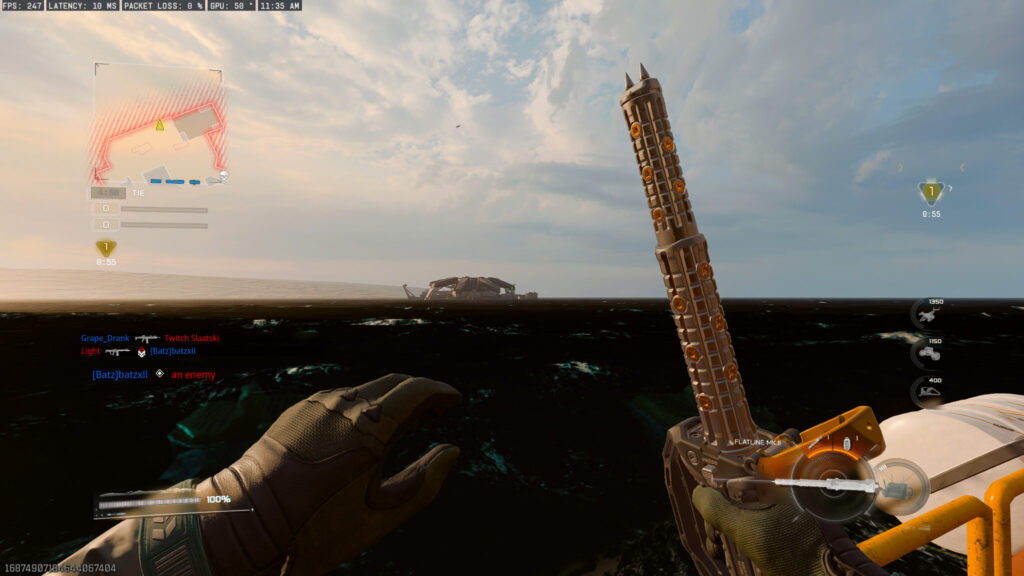Activate the 400-point scorestreak icon
The image size is (1024, 576).
(x=931, y=393)
